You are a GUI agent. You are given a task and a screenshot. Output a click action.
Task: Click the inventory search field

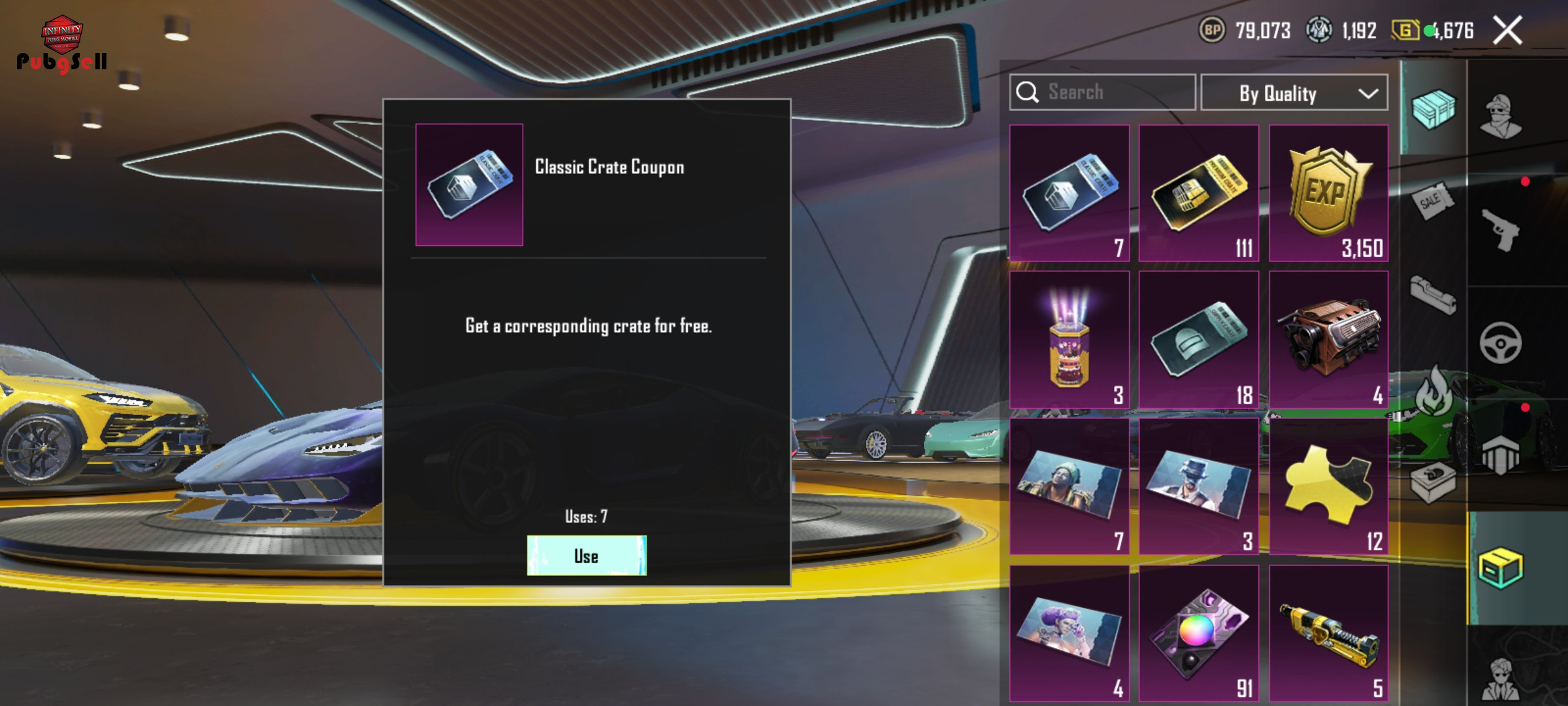(1103, 92)
